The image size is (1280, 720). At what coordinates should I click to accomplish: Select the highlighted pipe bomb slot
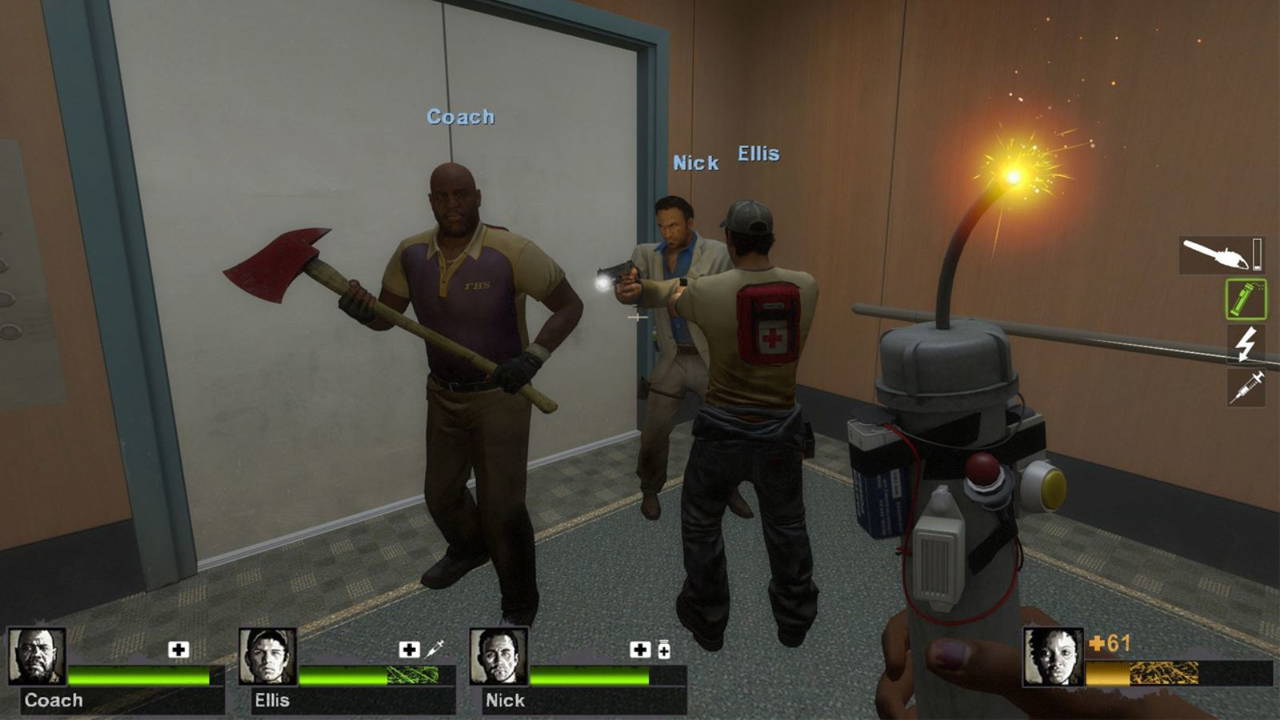[x=1246, y=300]
